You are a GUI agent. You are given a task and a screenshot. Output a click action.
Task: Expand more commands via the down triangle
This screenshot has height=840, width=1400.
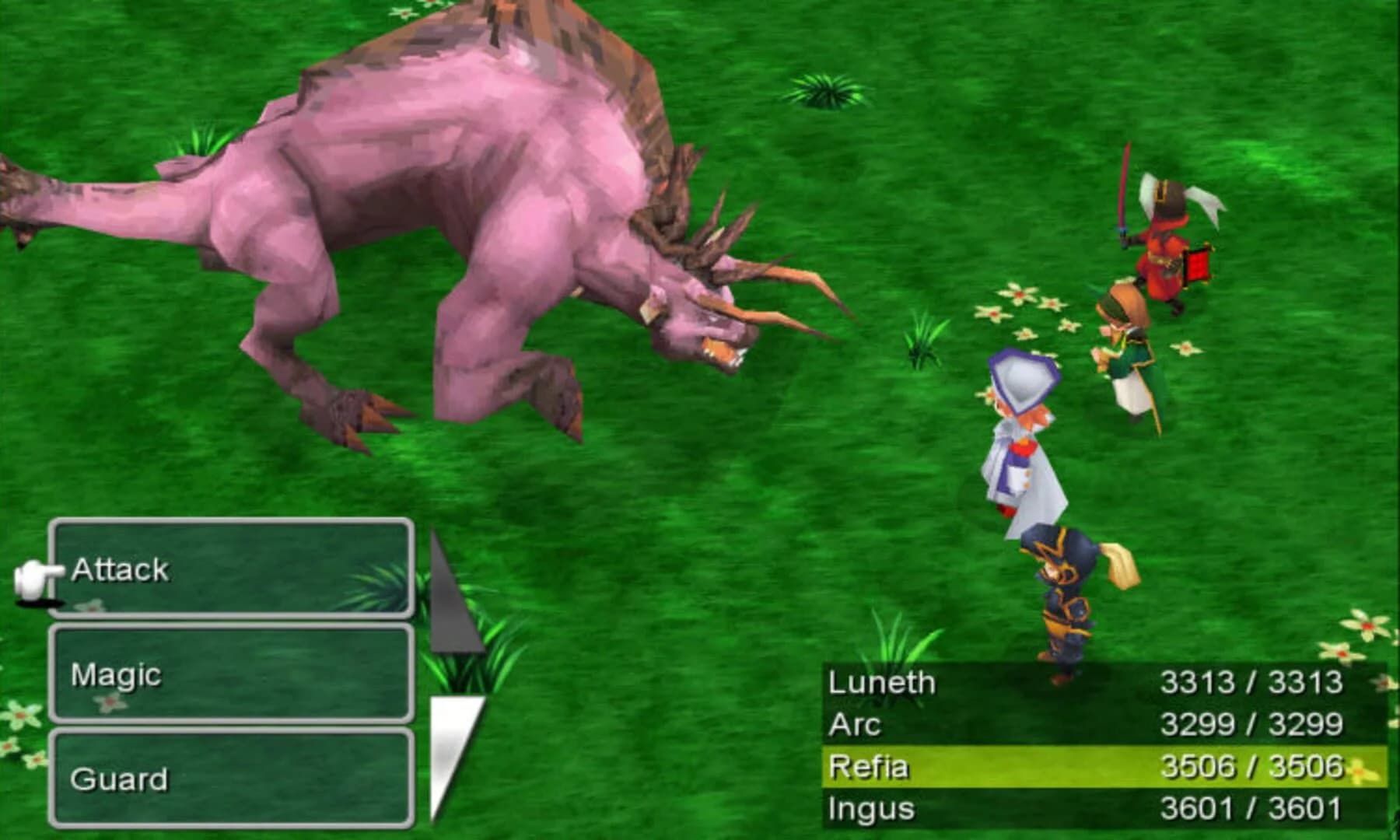click(x=451, y=747)
